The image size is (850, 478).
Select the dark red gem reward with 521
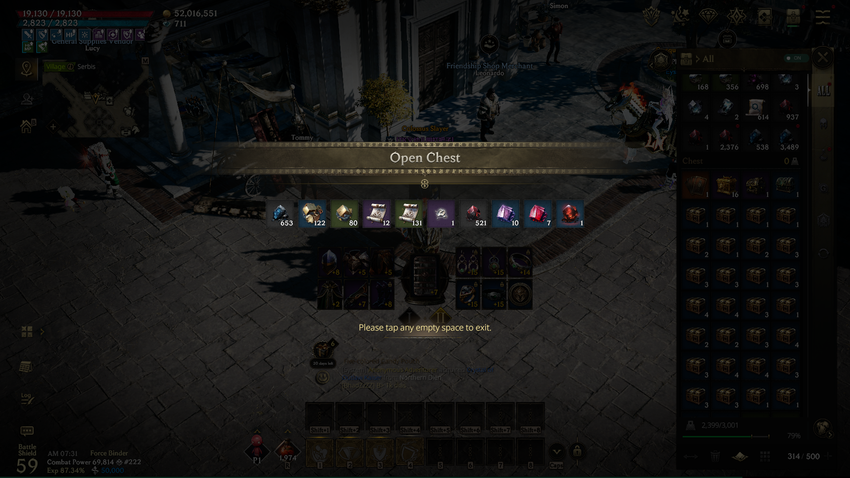coord(474,213)
